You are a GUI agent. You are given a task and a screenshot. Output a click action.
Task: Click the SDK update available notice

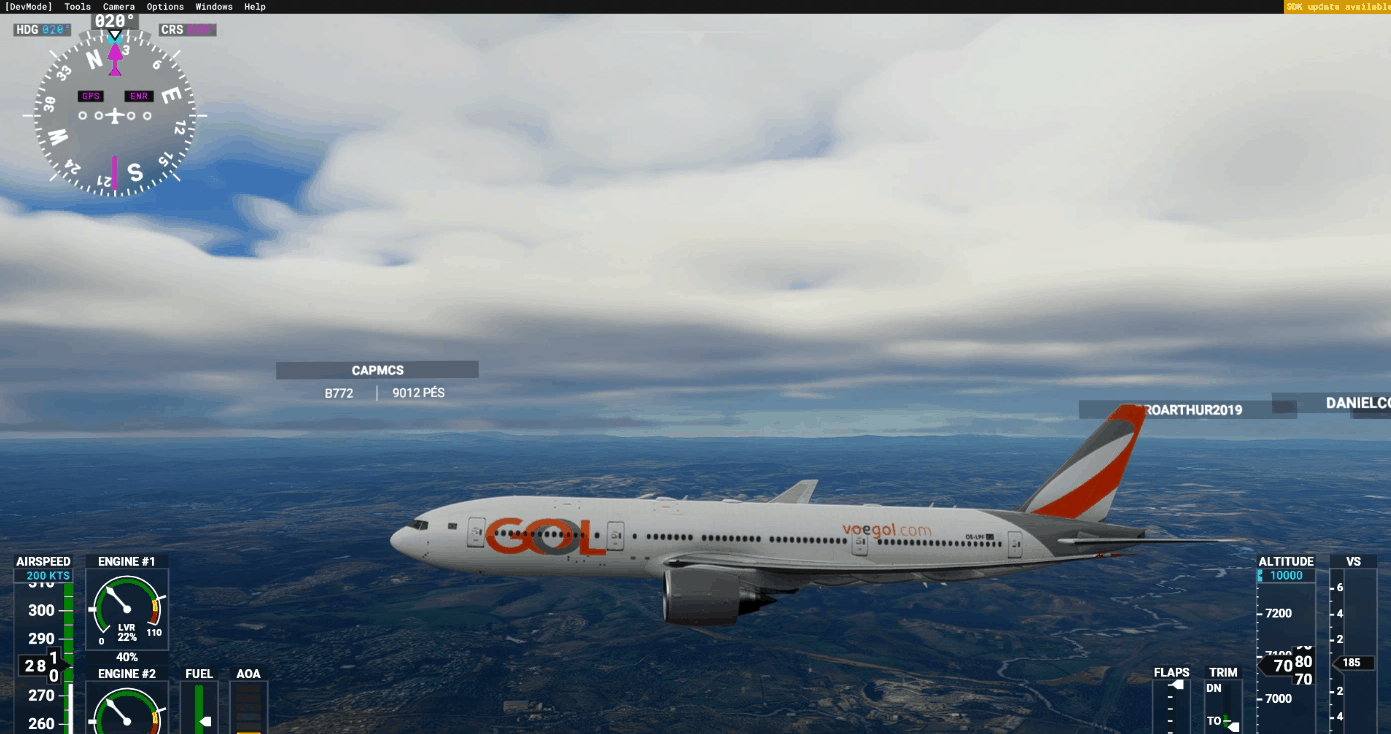click(1337, 7)
